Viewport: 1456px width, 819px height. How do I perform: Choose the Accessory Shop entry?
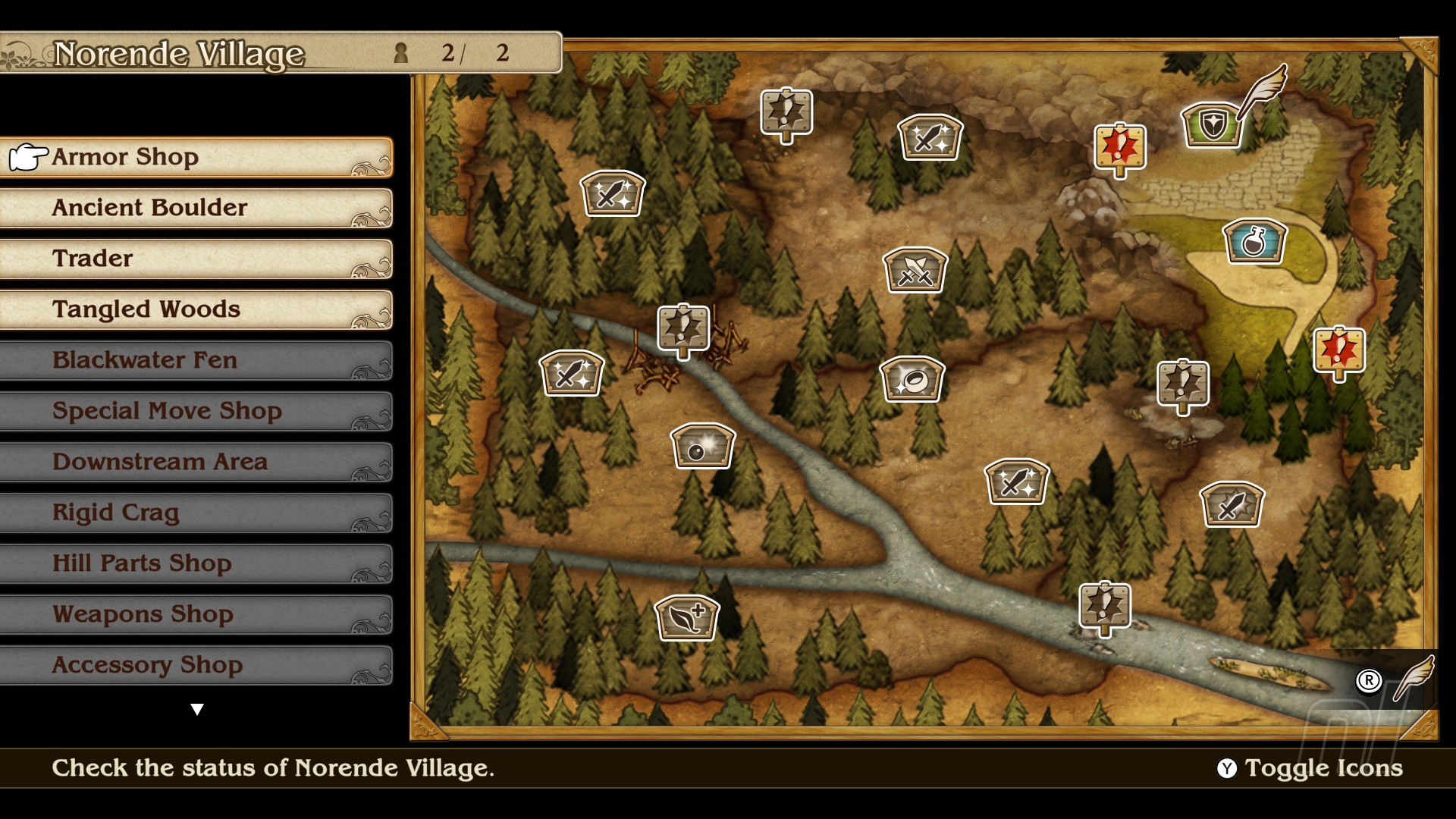point(197,665)
